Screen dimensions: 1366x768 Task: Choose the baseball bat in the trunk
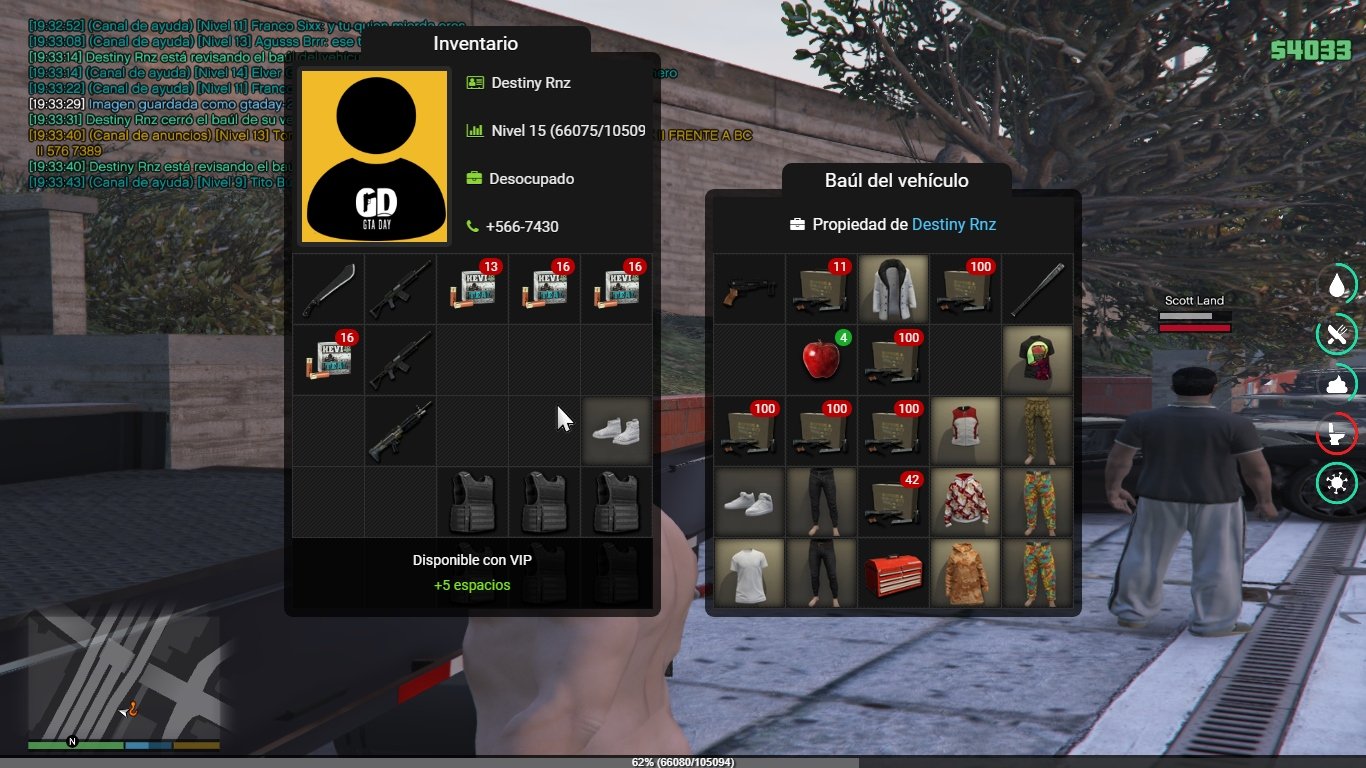tap(1037, 289)
